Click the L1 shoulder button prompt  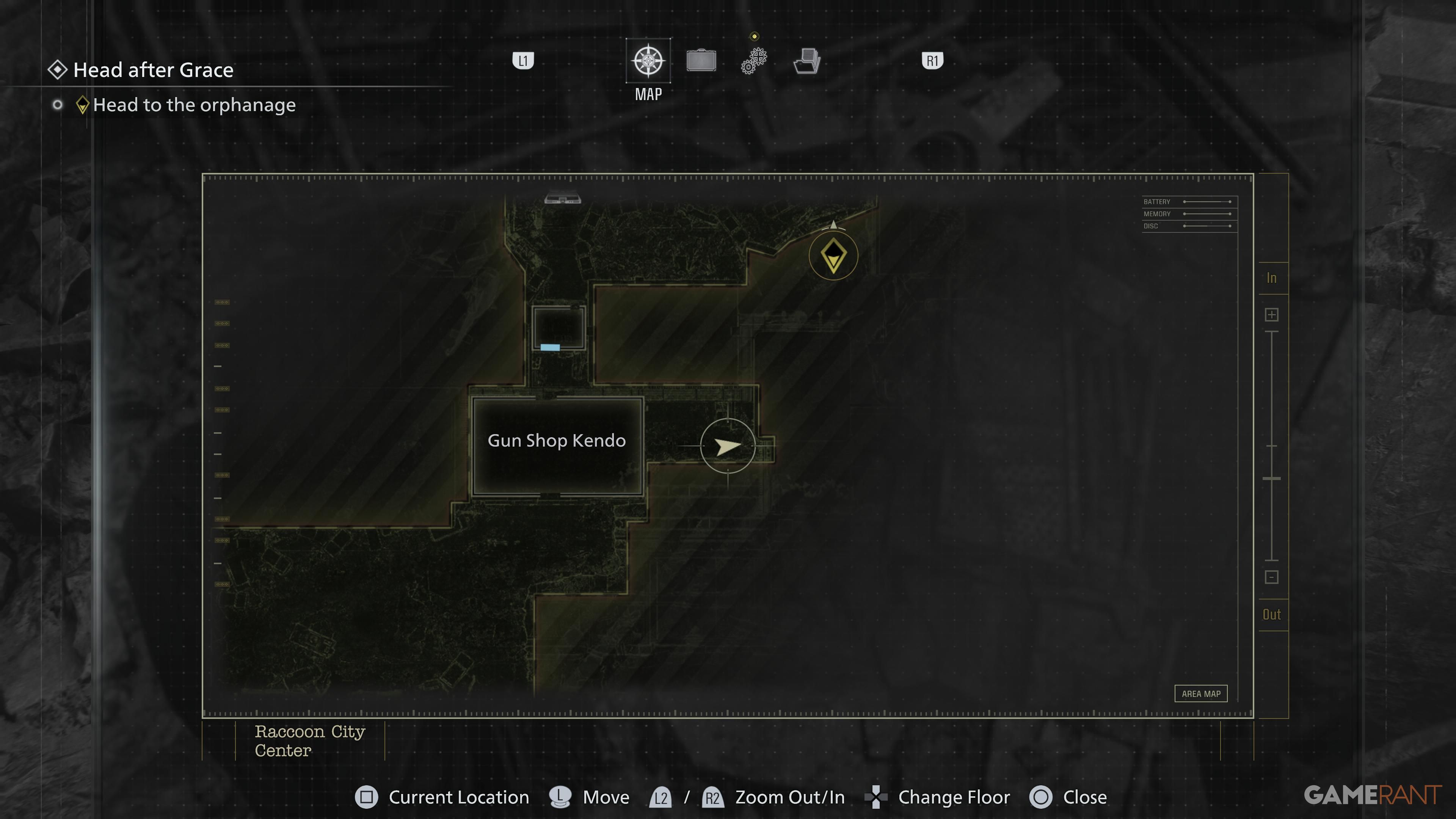coord(523,61)
